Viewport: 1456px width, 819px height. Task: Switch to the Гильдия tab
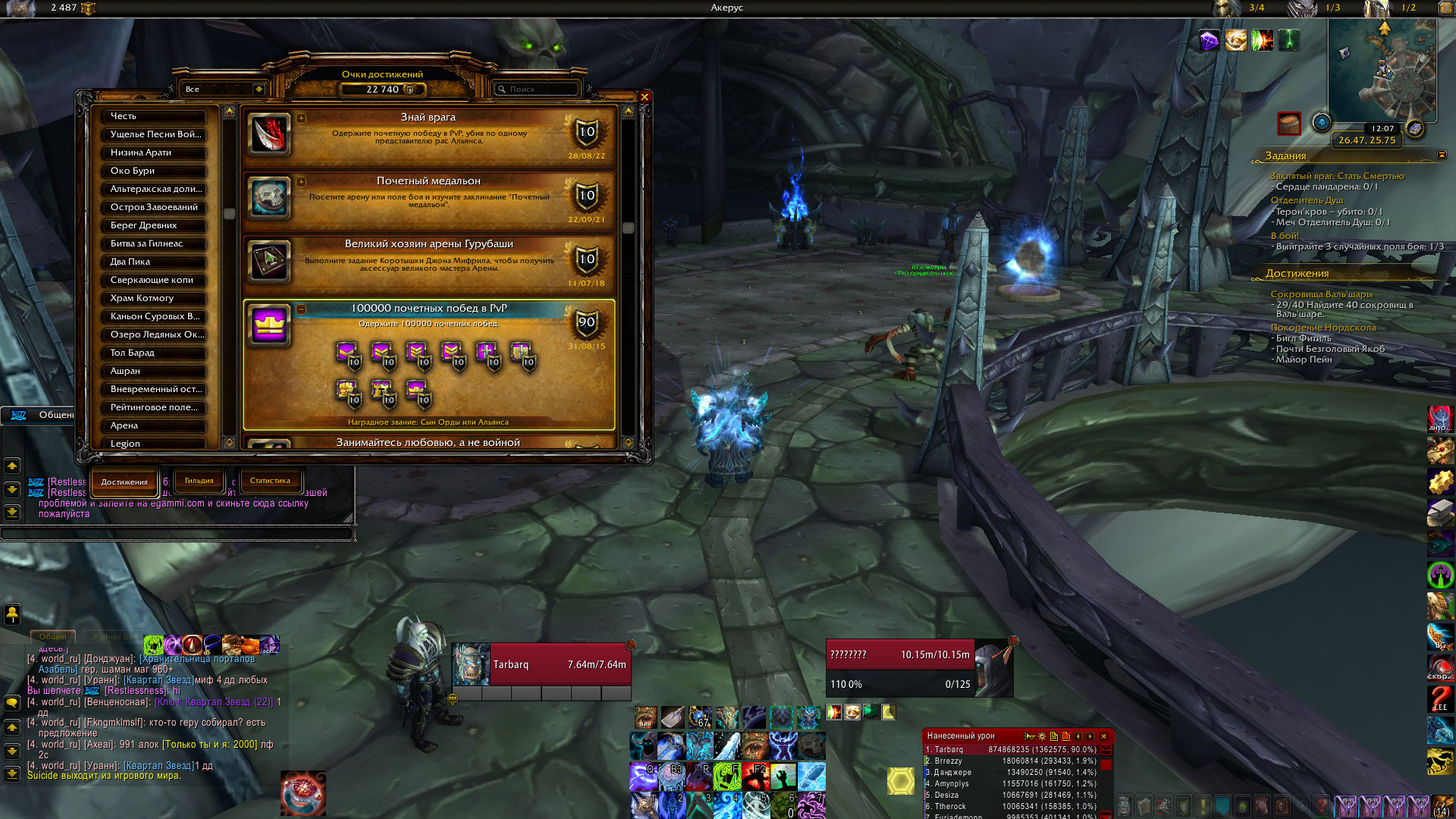[x=199, y=481]
